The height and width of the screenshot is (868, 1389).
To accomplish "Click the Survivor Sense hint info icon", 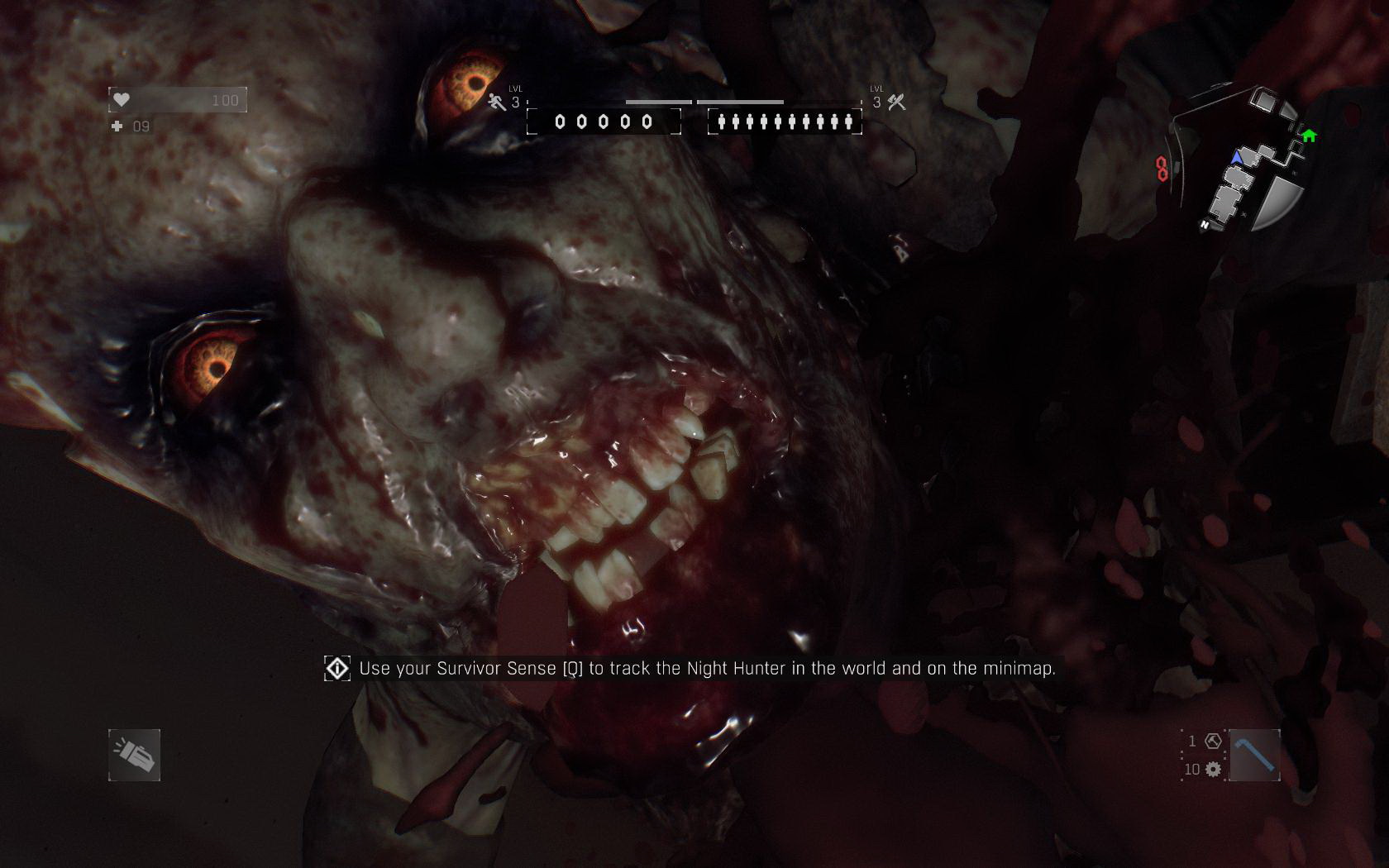I will coord(337,668).
